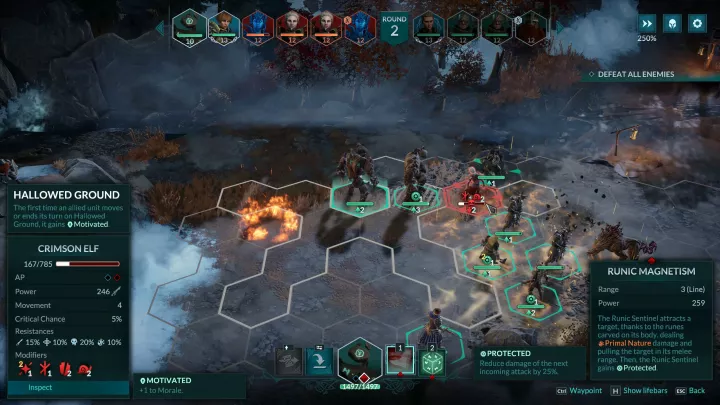Inspect the Crimson Elf unit
Screen dimensions: 720x405
coord(40,387)
